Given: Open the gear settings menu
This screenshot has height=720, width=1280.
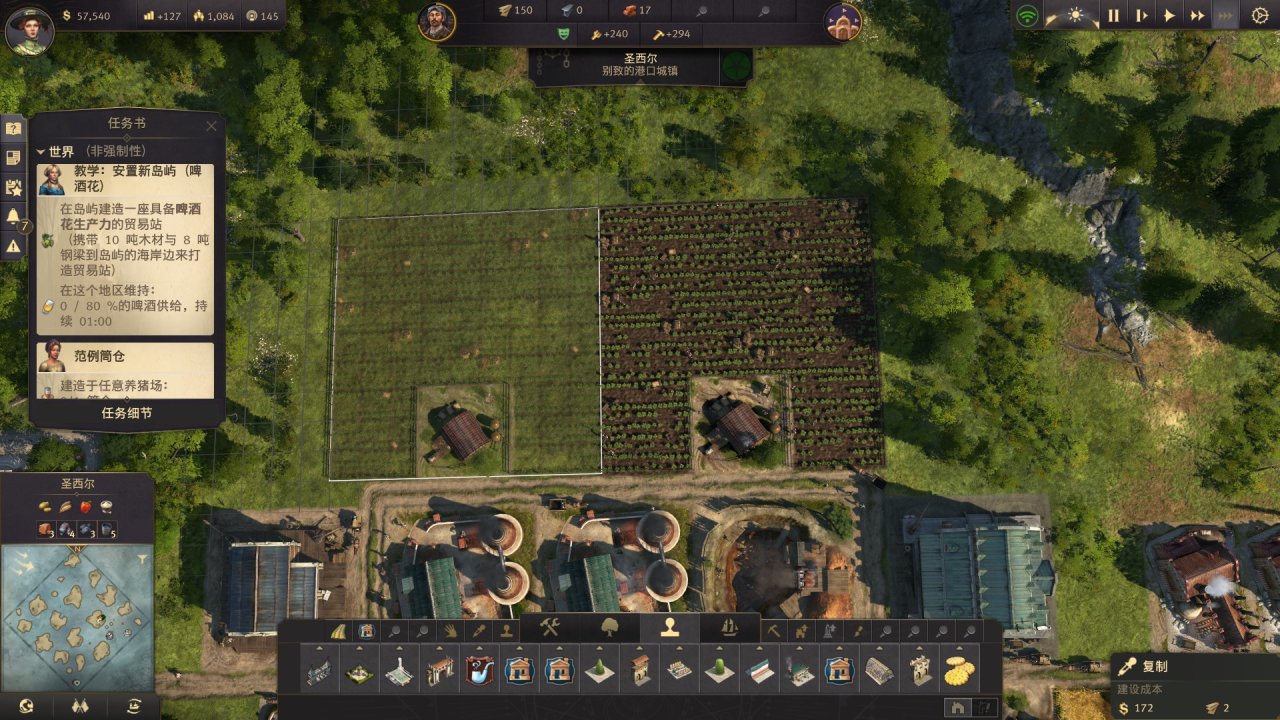Looking at the screenshot, I should 1260,16.
